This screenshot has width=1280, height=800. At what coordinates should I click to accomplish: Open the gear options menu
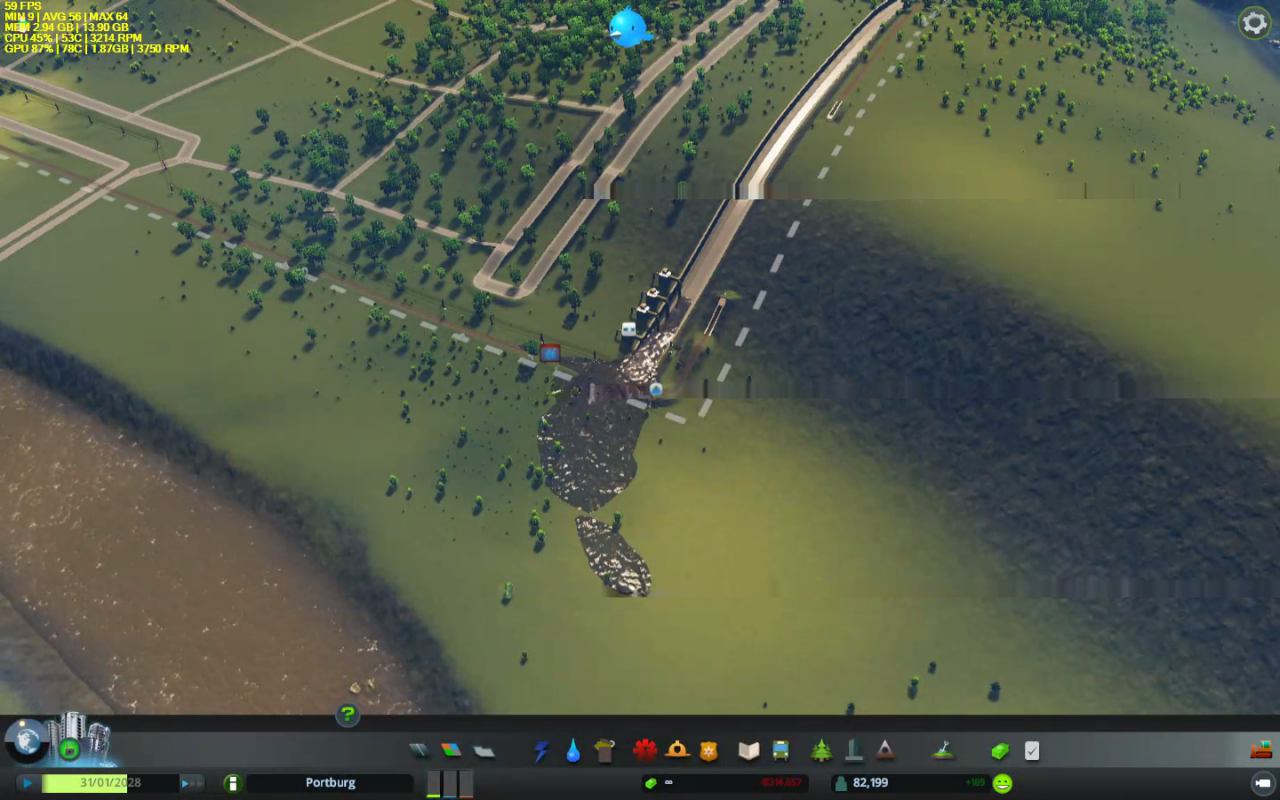[1254, 23]
